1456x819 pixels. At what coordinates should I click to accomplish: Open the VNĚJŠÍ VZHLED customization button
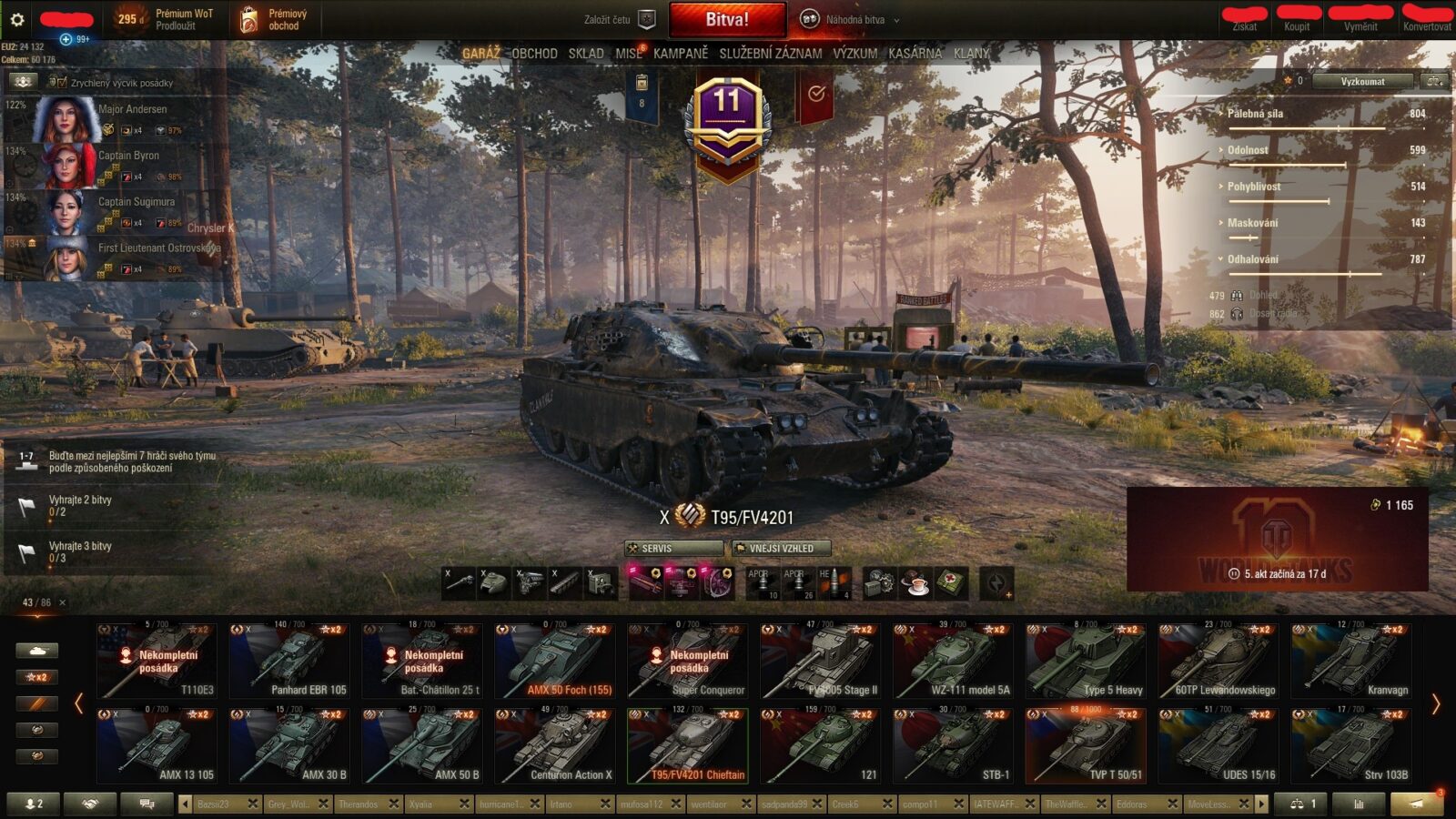pos(781,549)
